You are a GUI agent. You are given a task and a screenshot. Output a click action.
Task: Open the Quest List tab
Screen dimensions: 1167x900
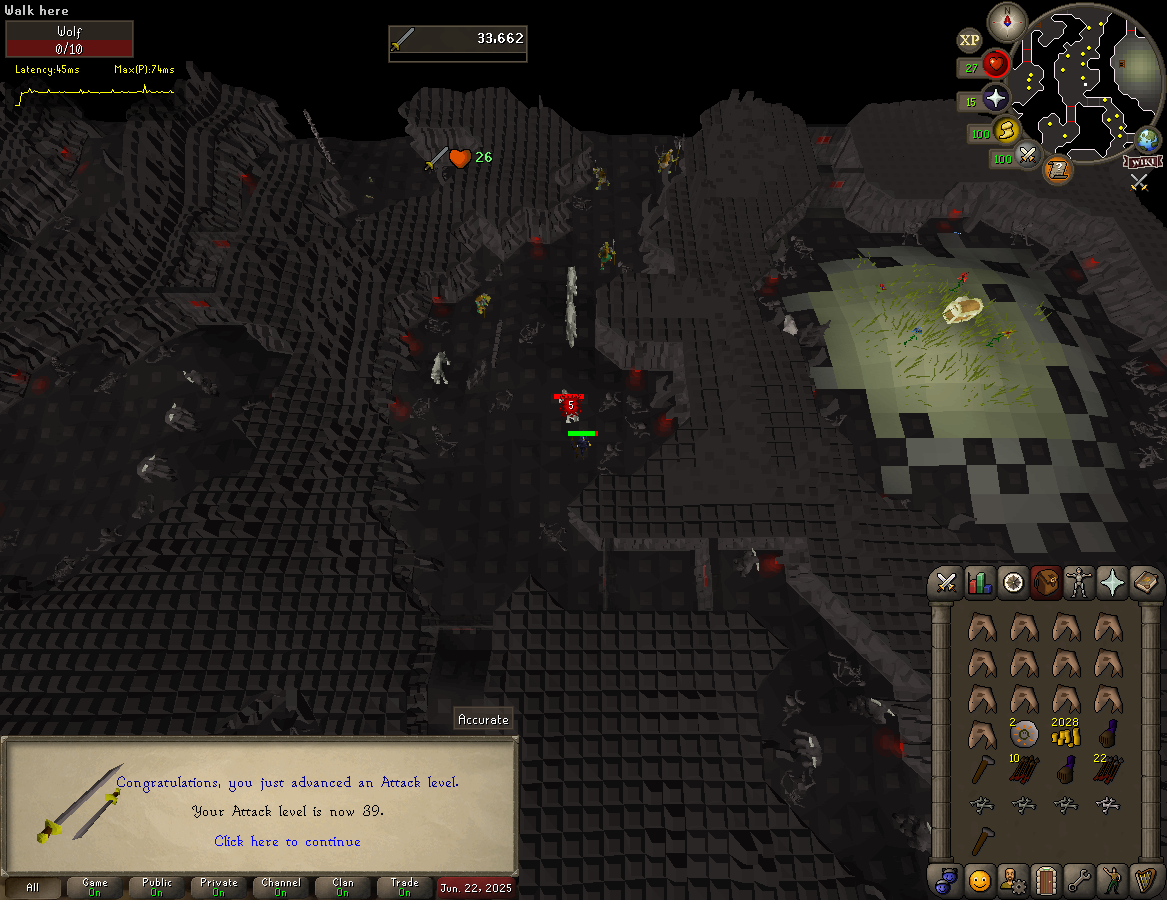[1013, 583]
